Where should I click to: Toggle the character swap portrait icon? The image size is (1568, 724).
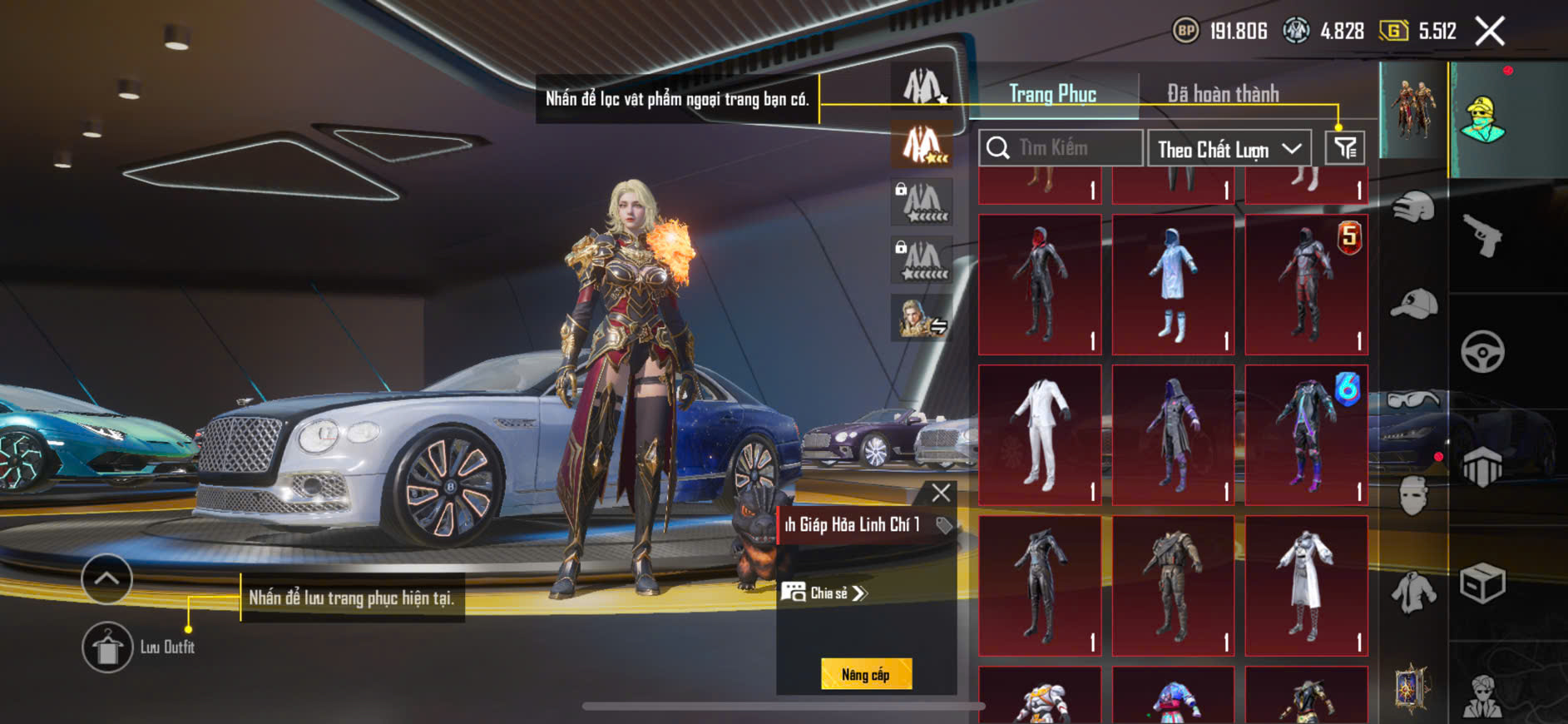(922, 319)
